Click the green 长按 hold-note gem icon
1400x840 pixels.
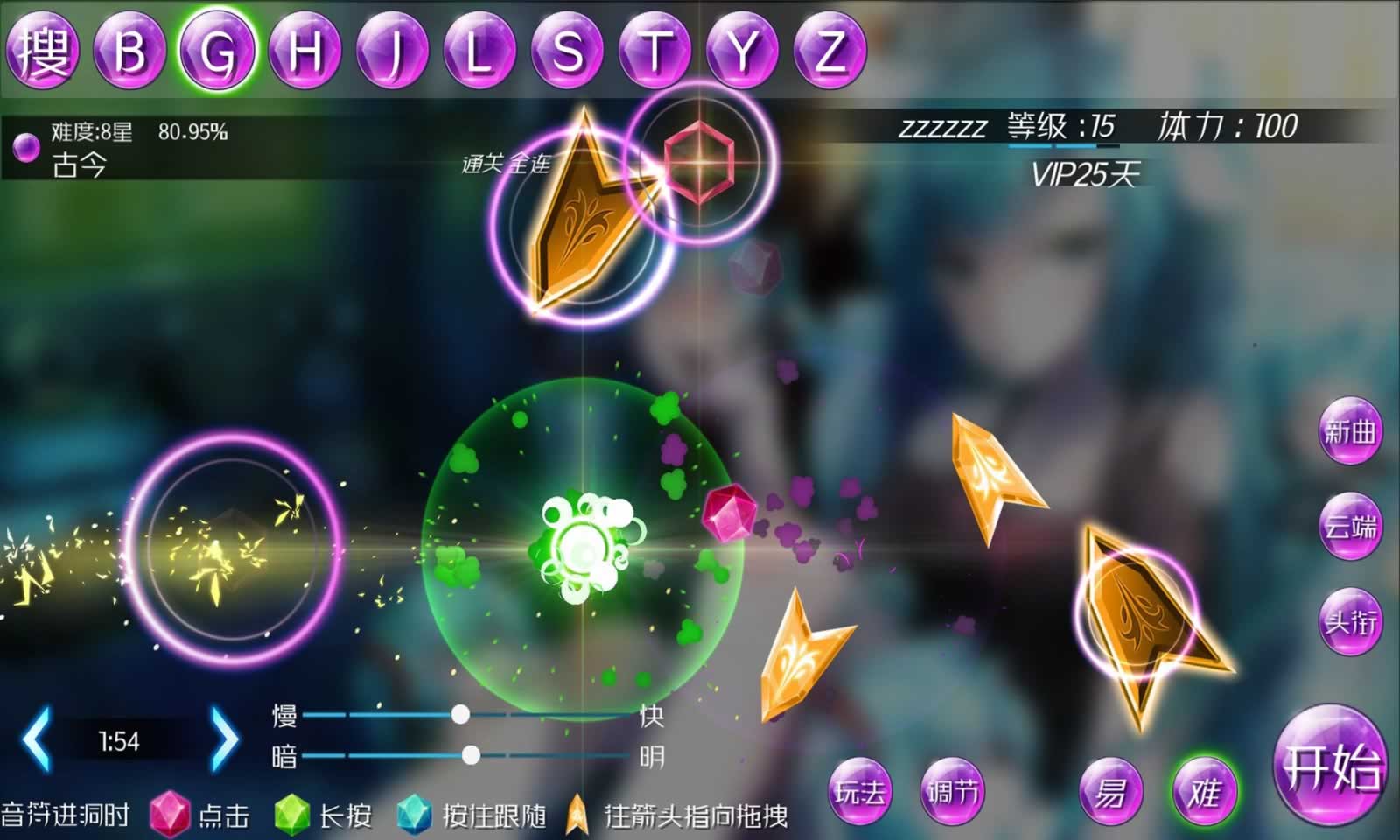291,812
